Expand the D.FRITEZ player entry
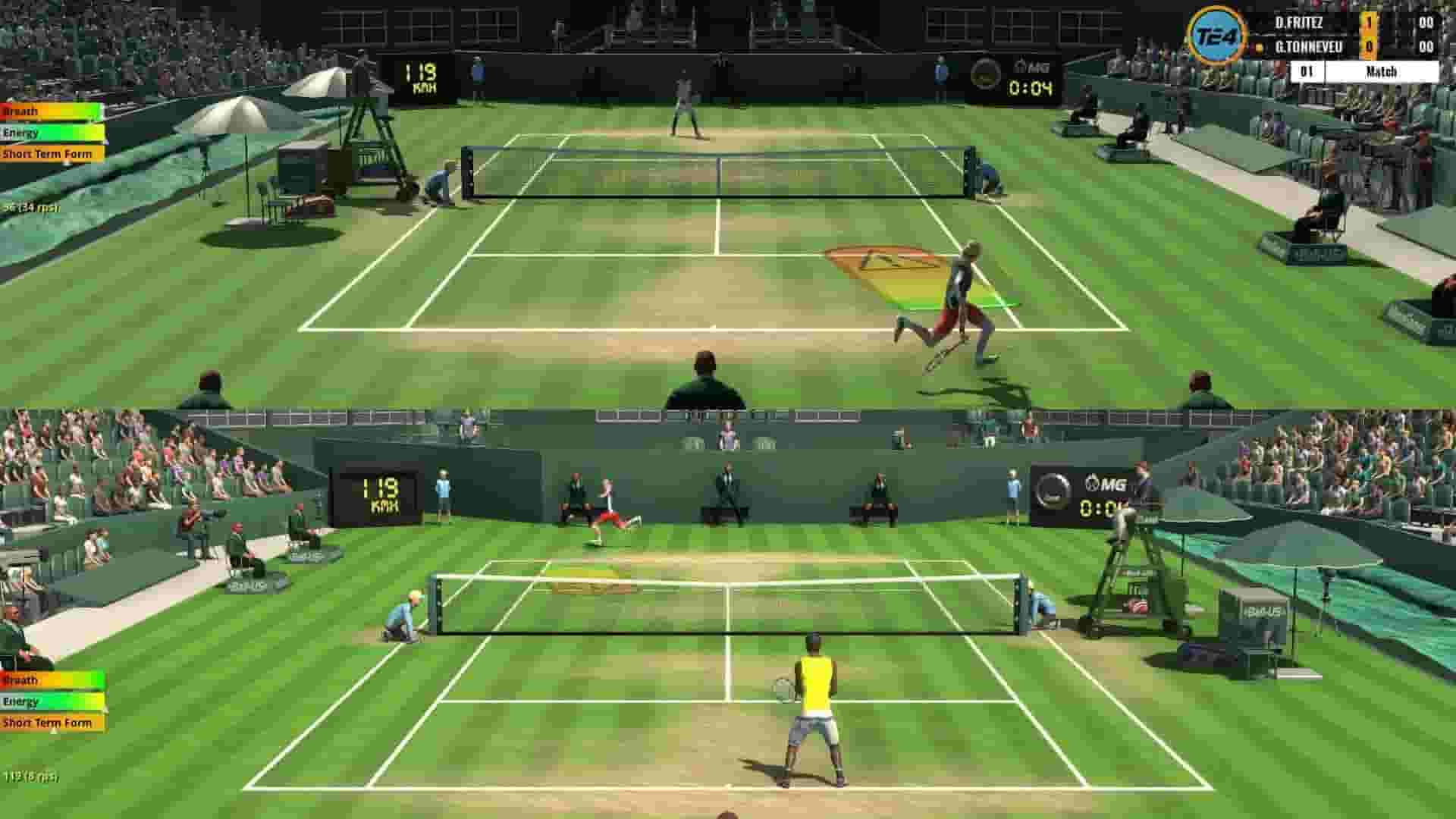This screenshot has width=1456, height=819. (x=1301, y=21)
